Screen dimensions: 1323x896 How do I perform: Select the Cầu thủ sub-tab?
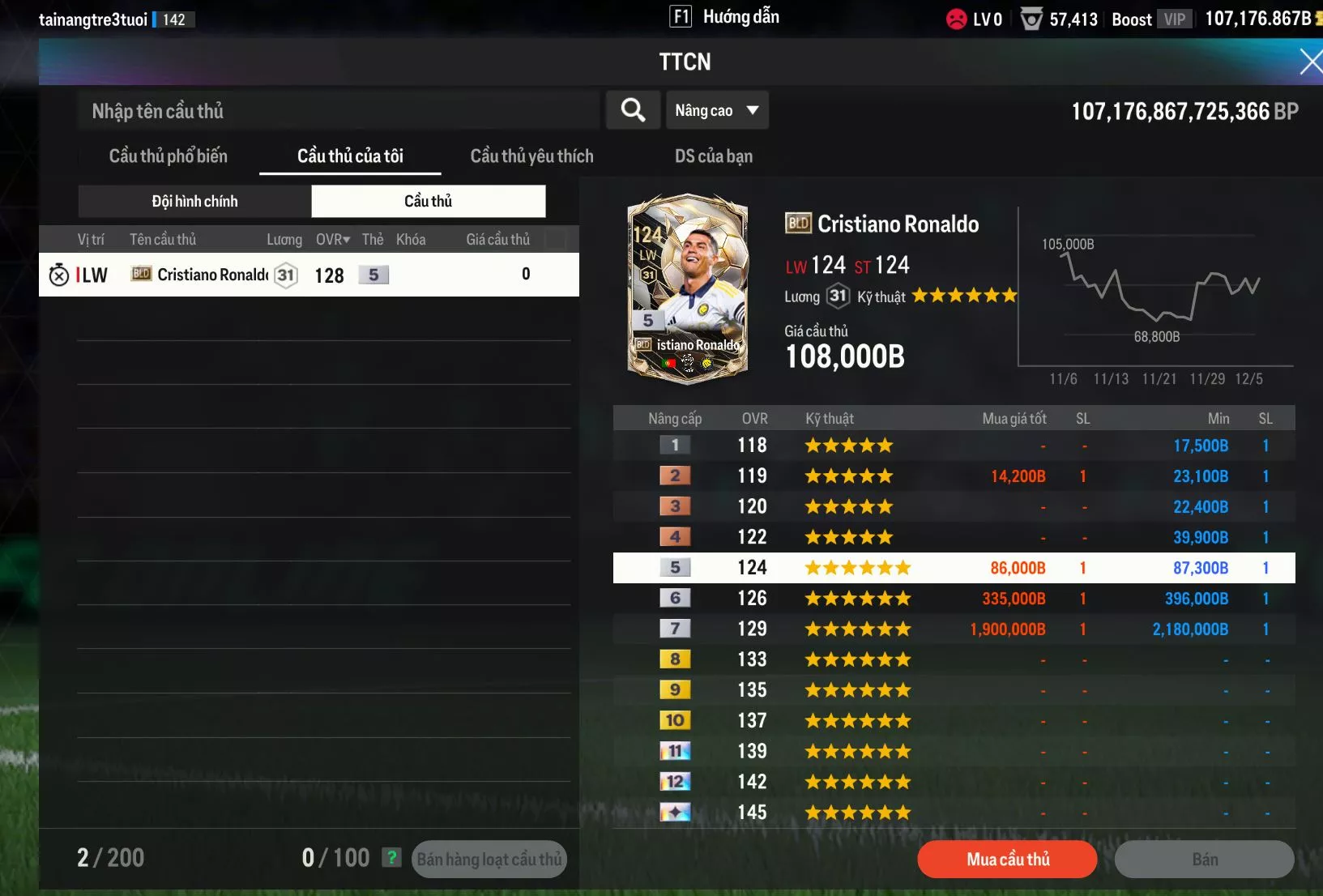coord(428,202)
